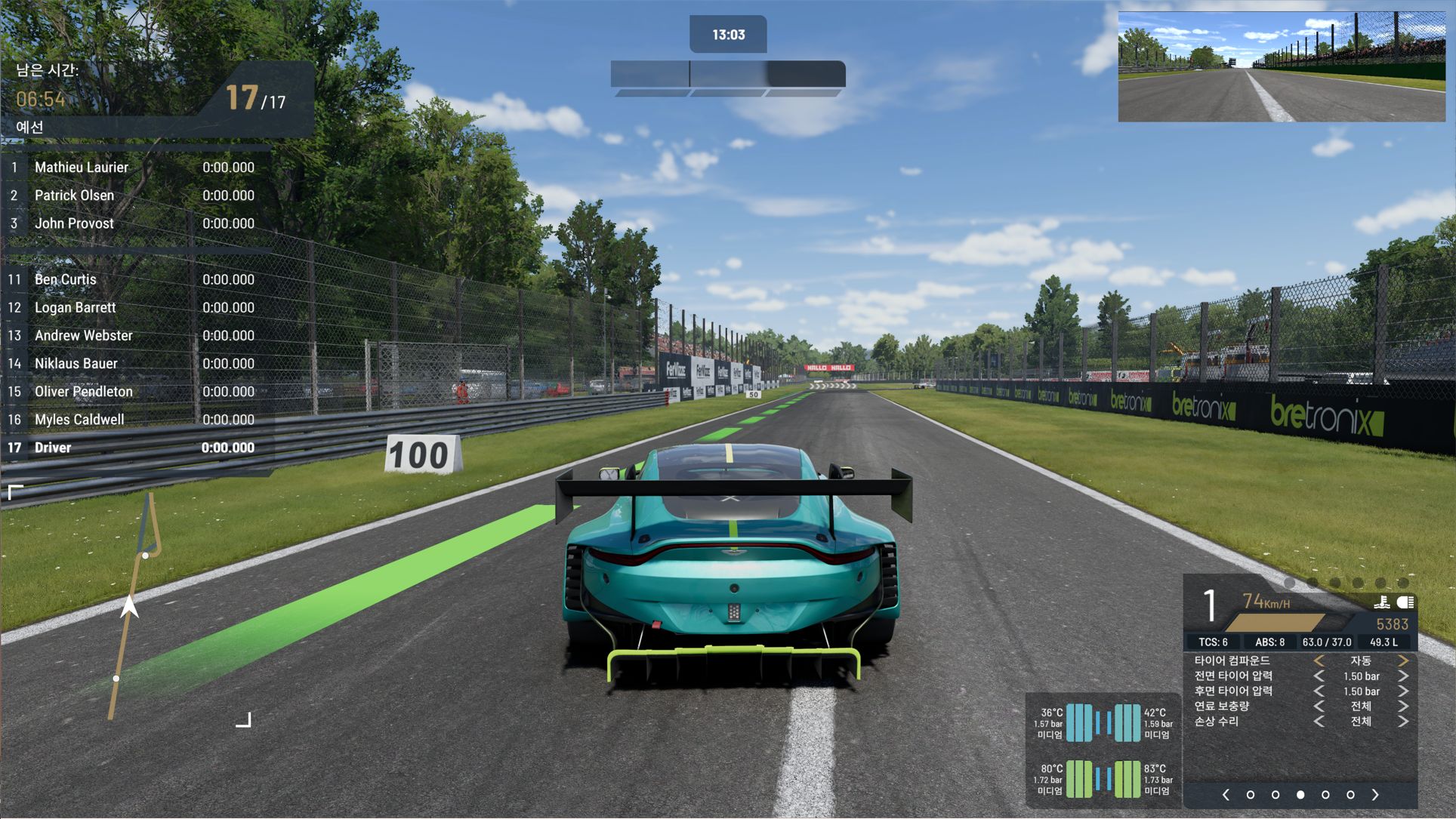
Task: Click the headlight indicator icon
Action: click(x=1405, y=602)
